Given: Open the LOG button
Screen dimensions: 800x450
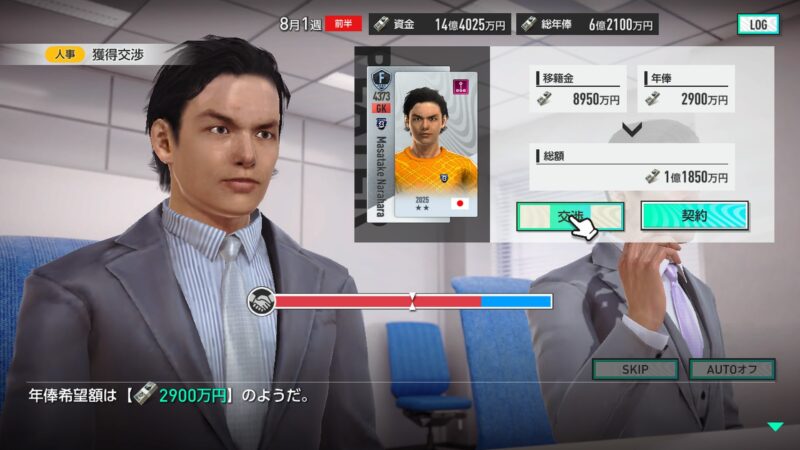Looking at the screenshot, I should click(x=757, y=24).
